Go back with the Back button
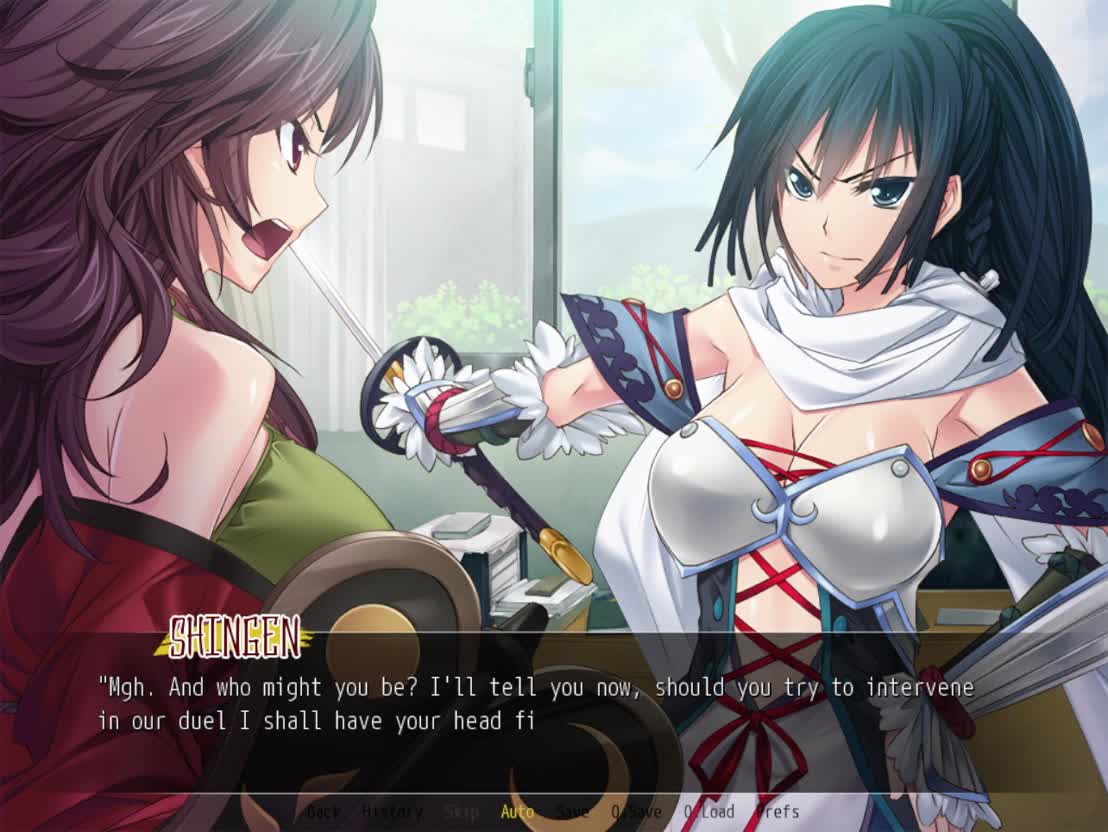Viewport: 1108px width, 832px height. (324, 812)
